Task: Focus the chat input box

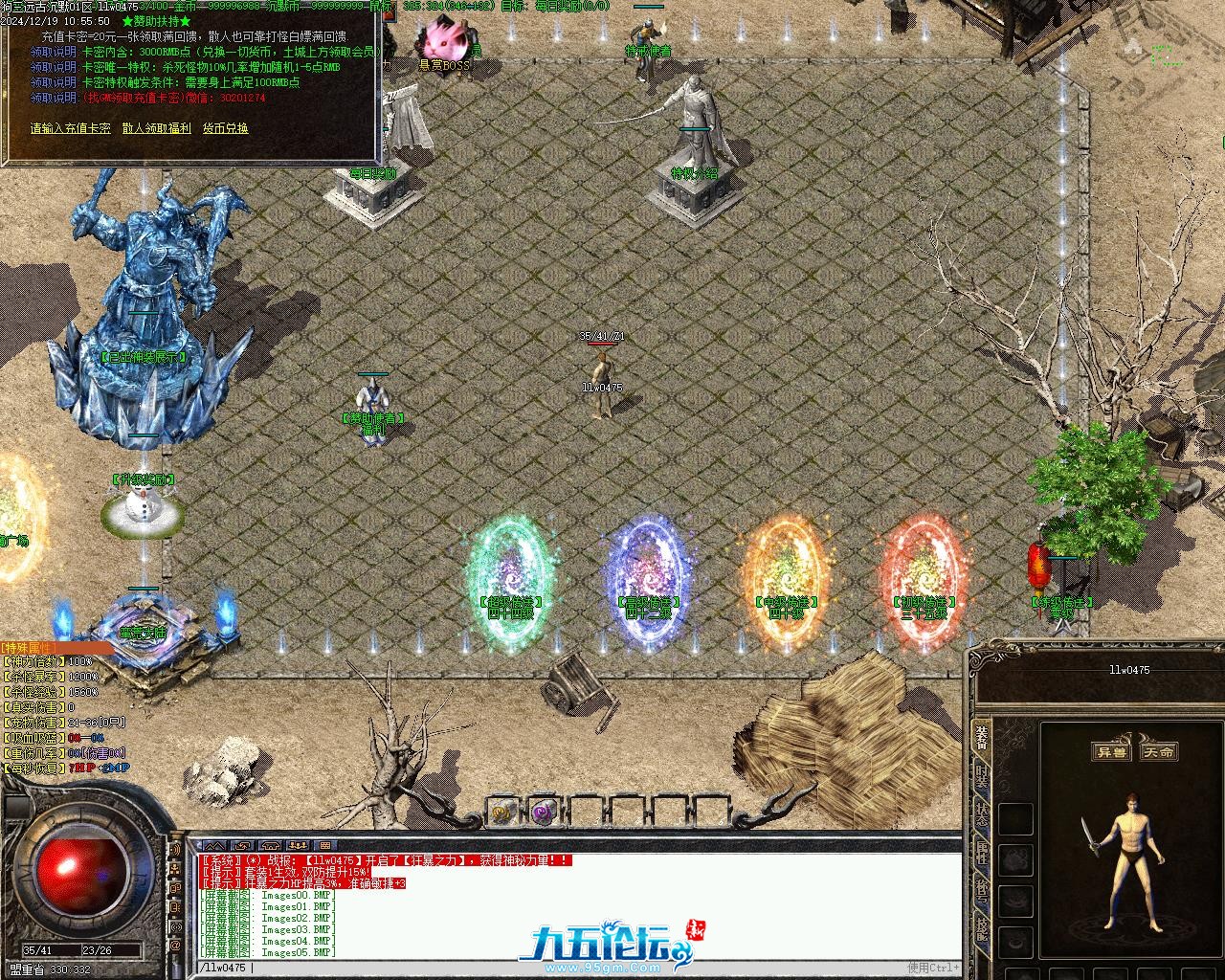Action: [574, 969]
